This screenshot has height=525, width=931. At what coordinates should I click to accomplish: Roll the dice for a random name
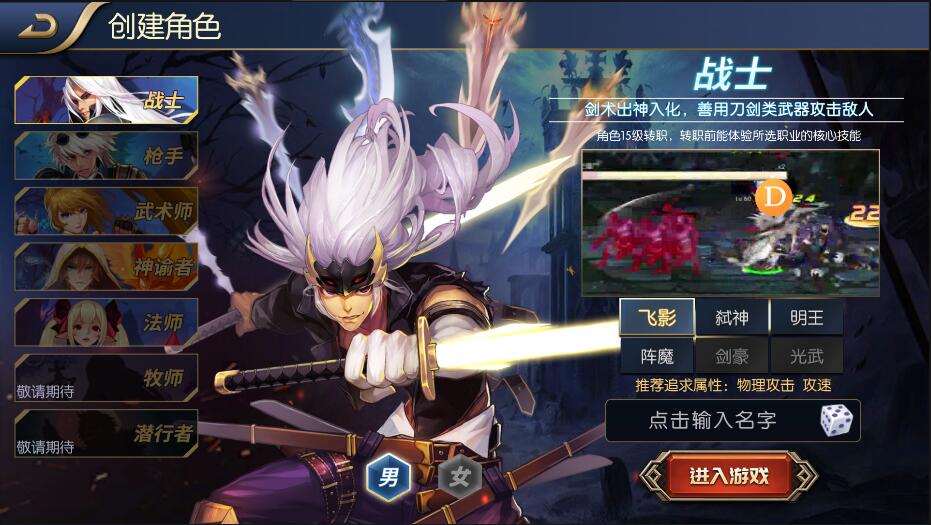[836, 421]
